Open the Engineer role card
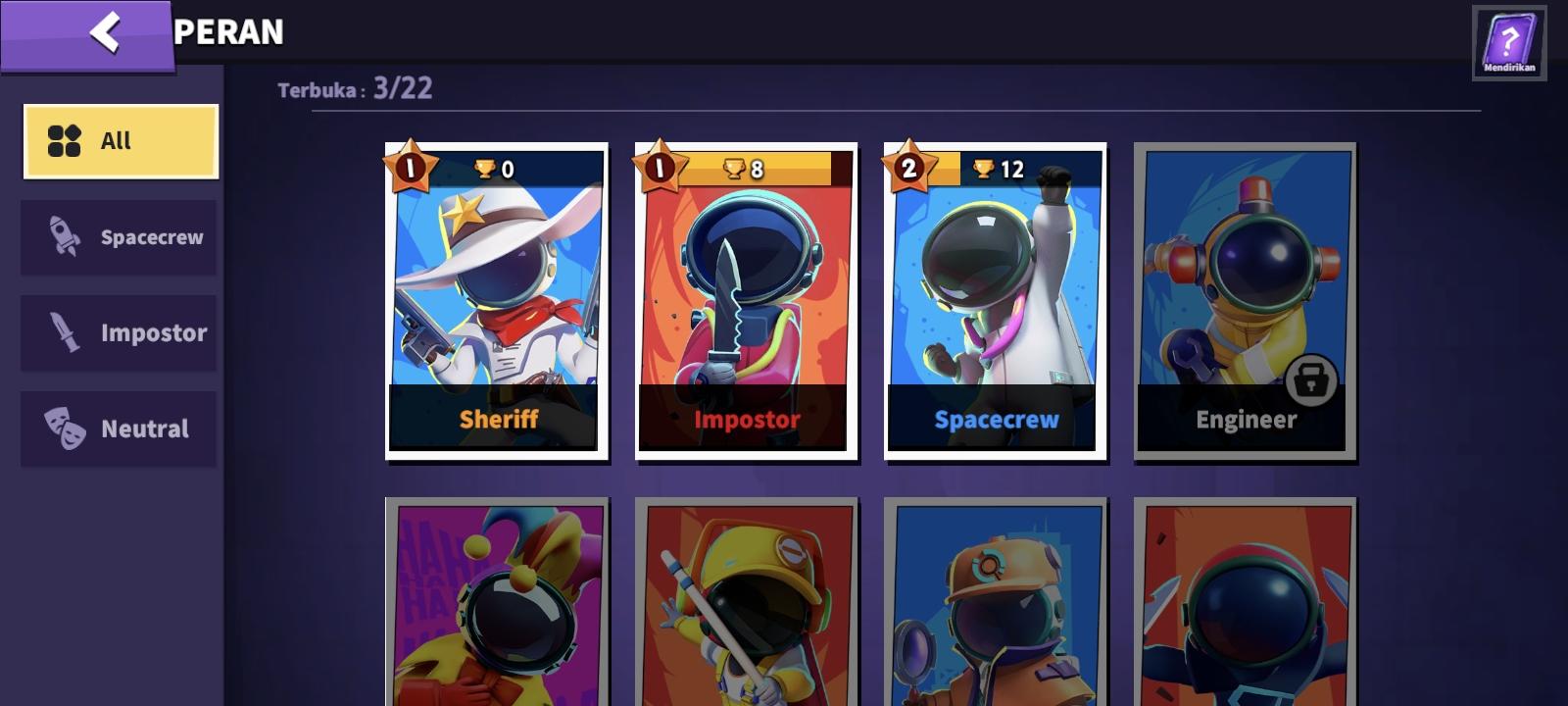 1245,299
